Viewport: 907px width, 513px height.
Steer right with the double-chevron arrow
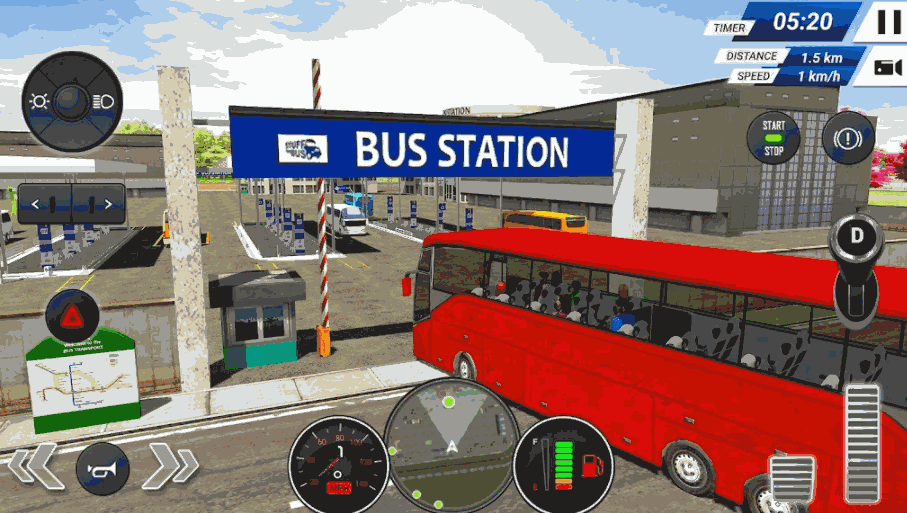(172, 466)
